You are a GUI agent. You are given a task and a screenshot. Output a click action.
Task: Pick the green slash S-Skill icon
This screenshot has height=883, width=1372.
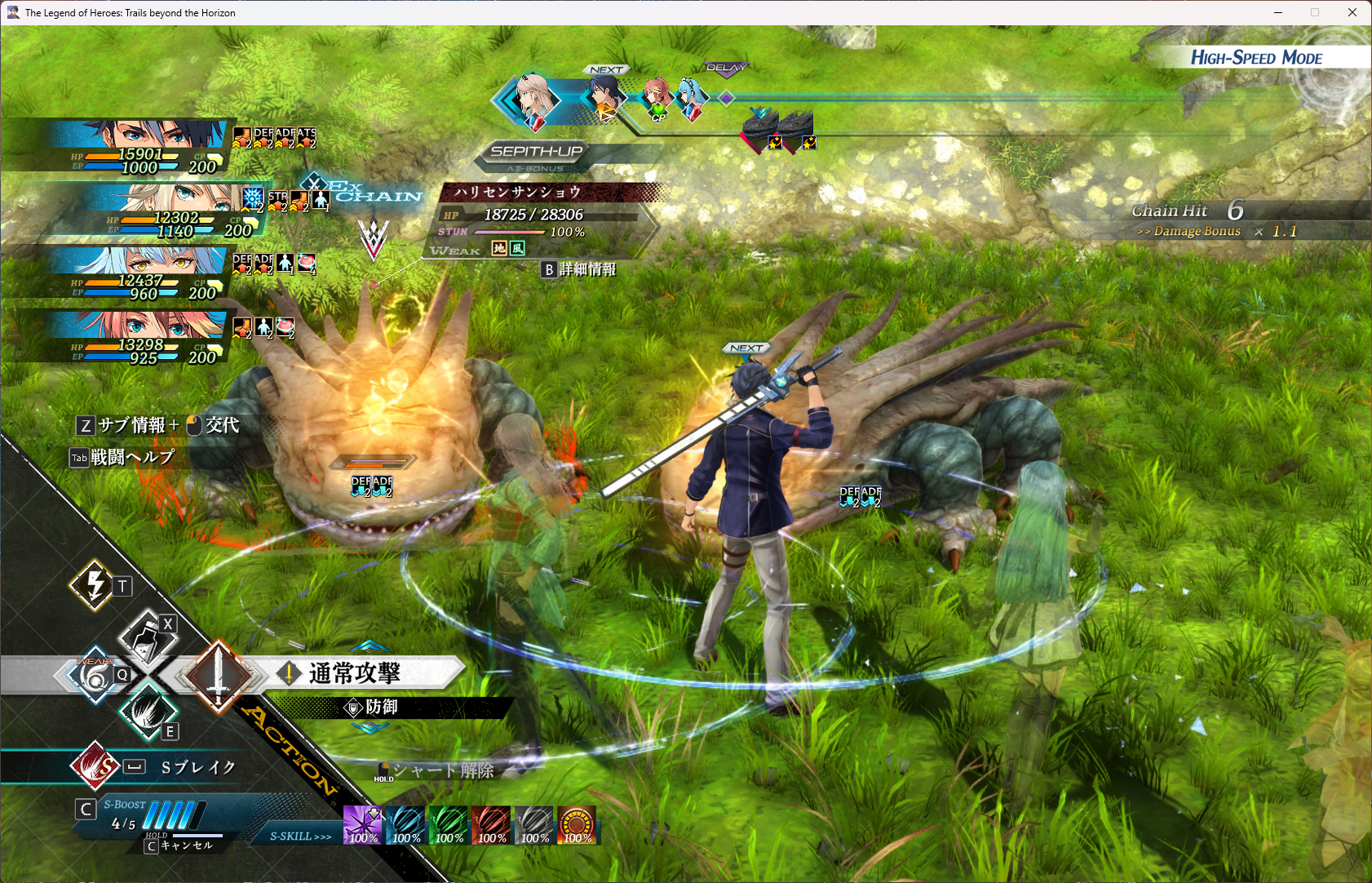(x=449, y=825)
